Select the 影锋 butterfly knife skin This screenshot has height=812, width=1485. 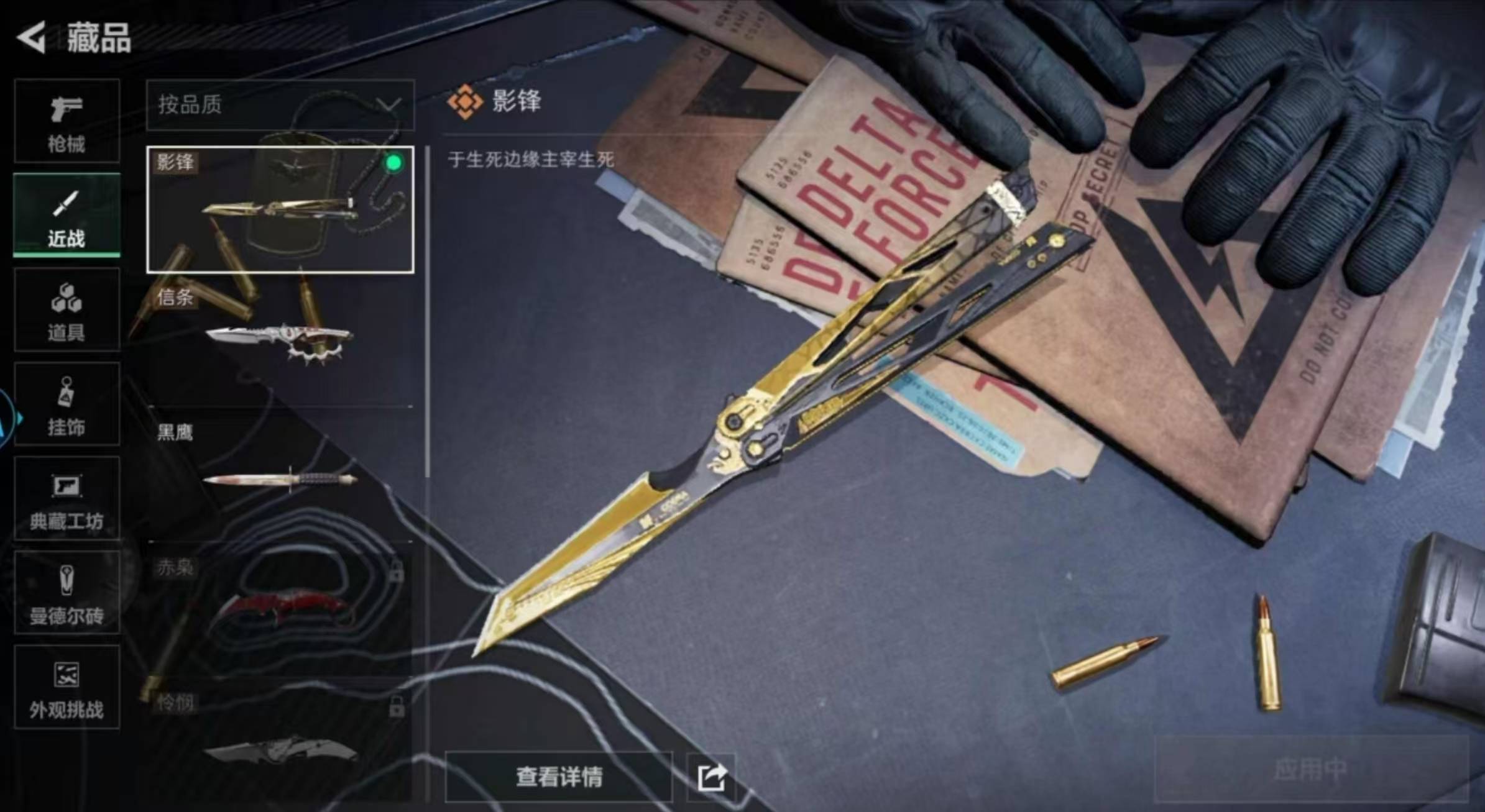click(x=280, y=209)
